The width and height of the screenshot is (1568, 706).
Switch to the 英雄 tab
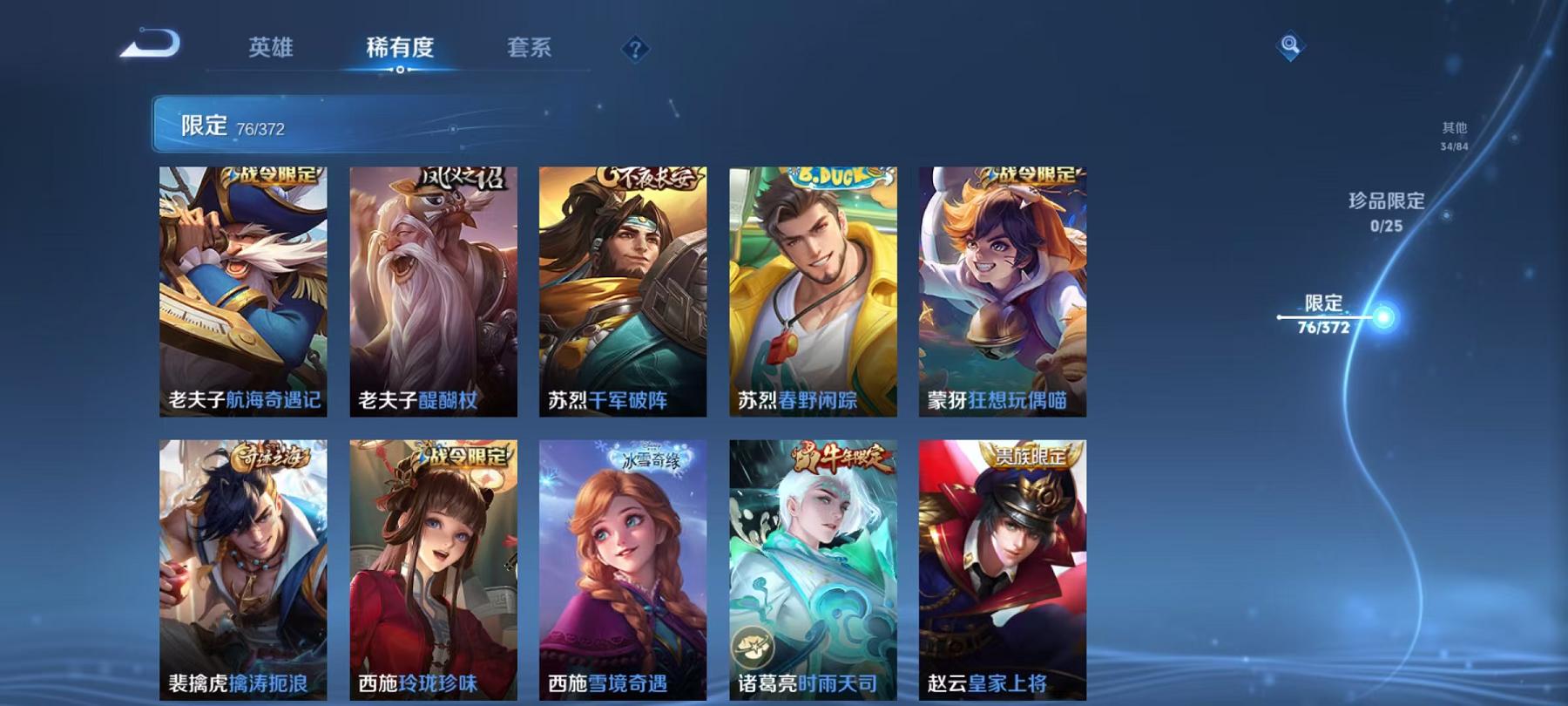point(270,50)
